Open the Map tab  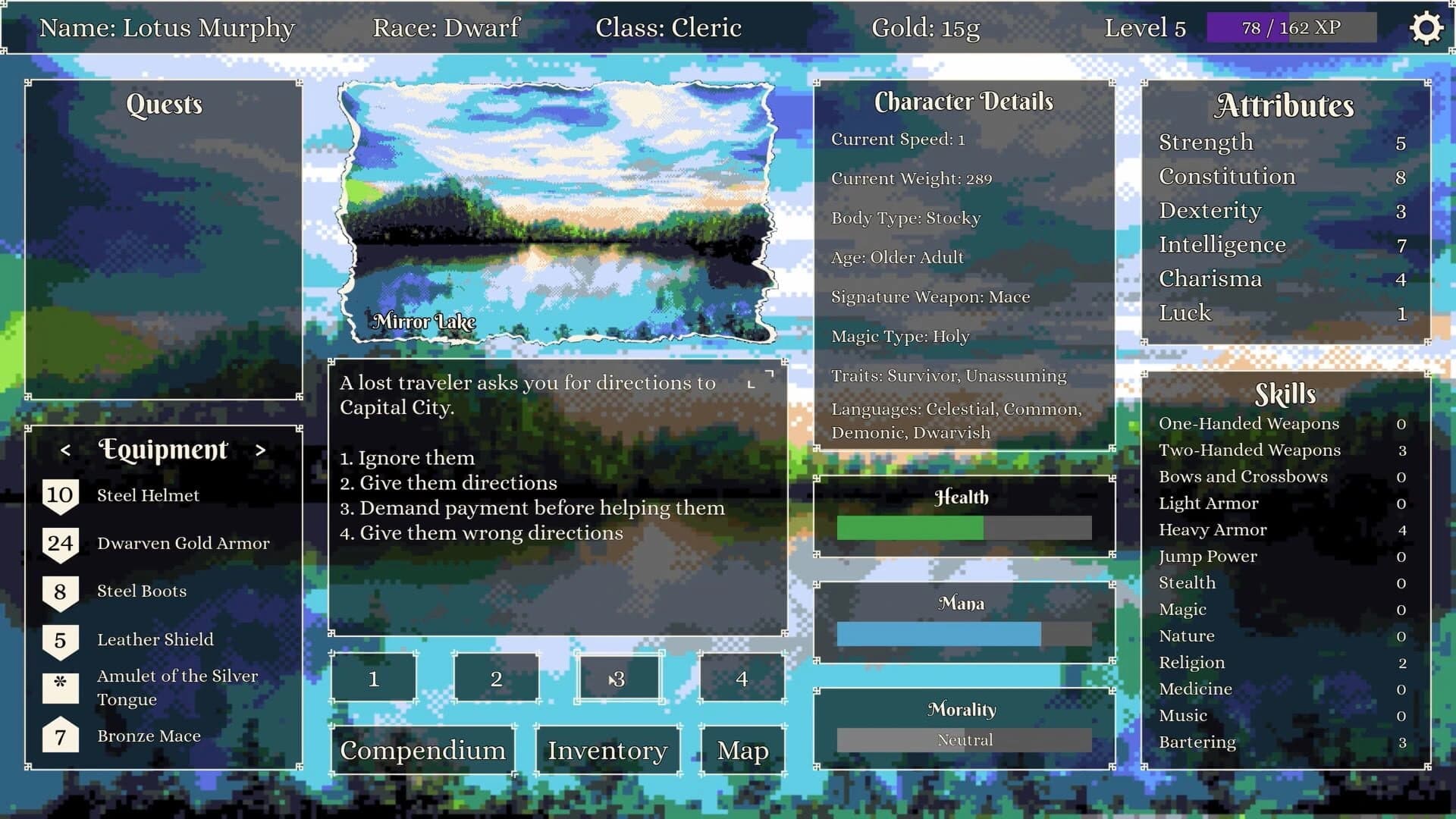741,750
